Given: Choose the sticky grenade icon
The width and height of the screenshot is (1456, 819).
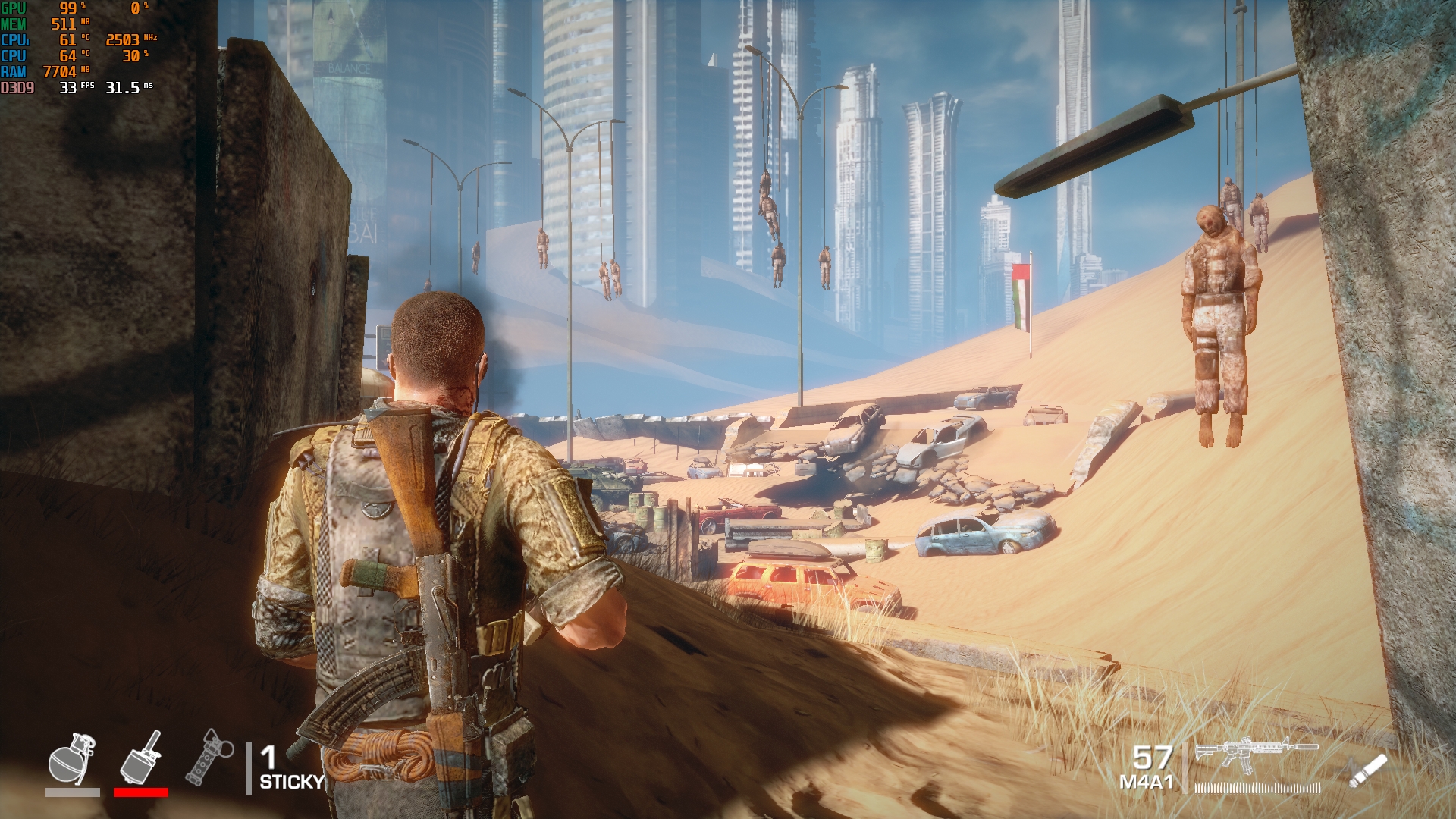Looking at the screenshot, I should [x=141, y=758].
